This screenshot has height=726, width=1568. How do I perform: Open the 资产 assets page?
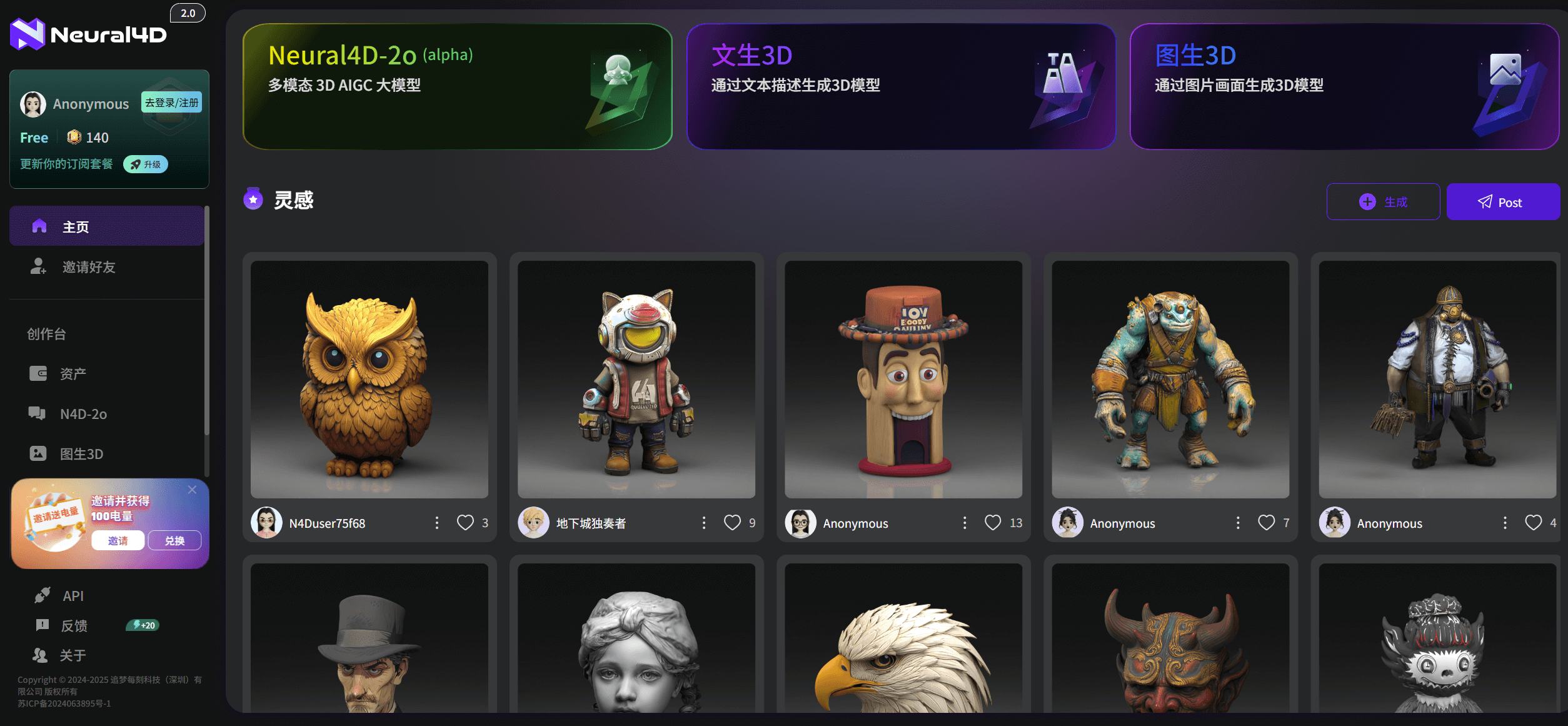tap(73, 374)
